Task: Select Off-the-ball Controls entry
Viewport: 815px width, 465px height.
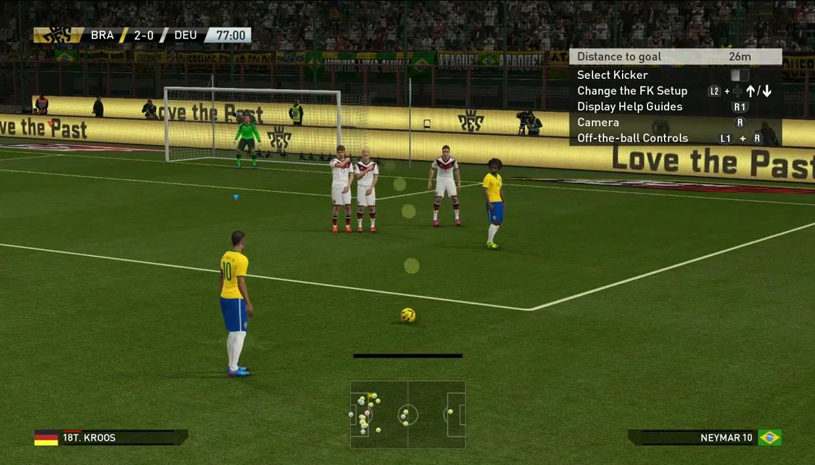Action: tap(633, 138)
